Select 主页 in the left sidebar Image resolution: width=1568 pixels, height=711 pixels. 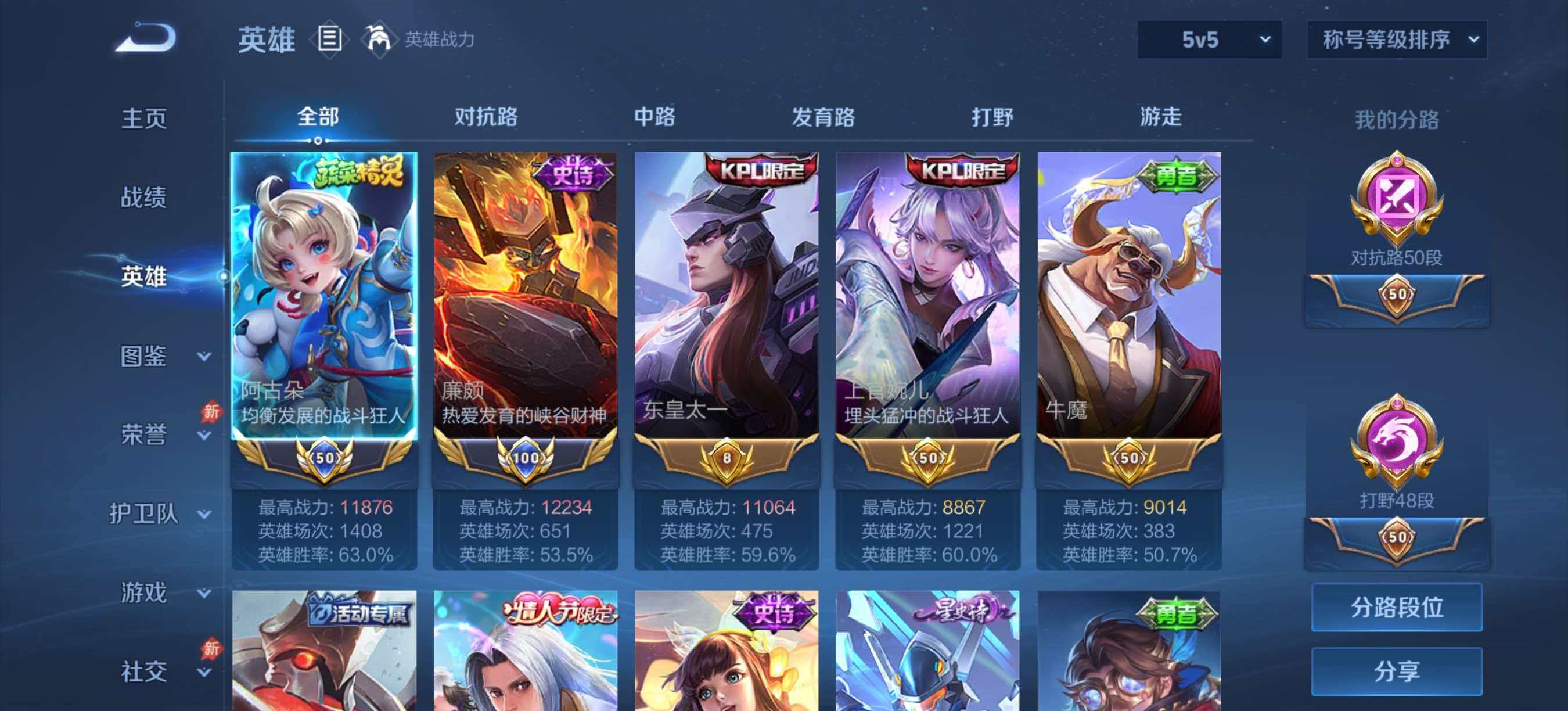[145, 119]
